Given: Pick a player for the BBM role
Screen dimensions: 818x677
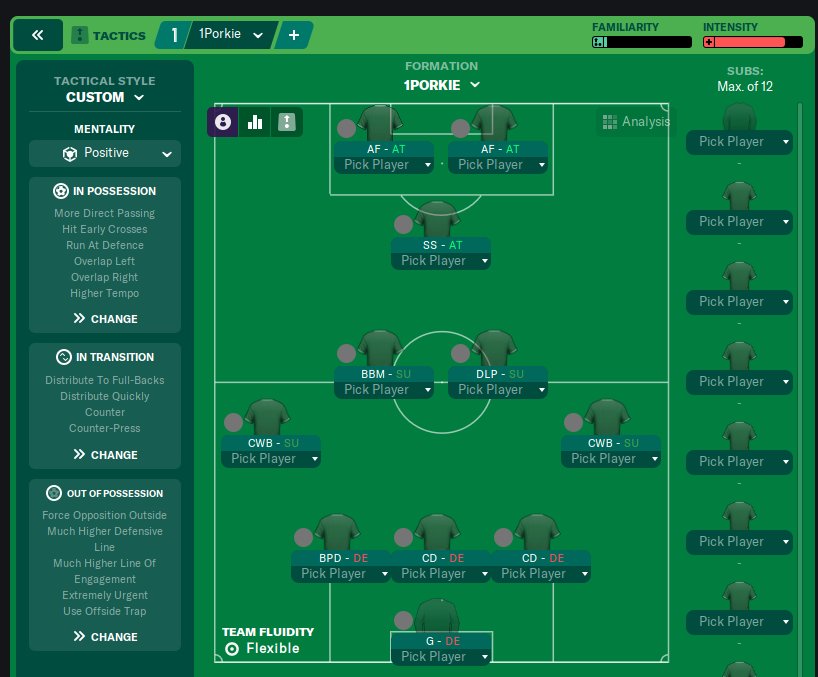Looking at the screenshot, I should (384, 390).
